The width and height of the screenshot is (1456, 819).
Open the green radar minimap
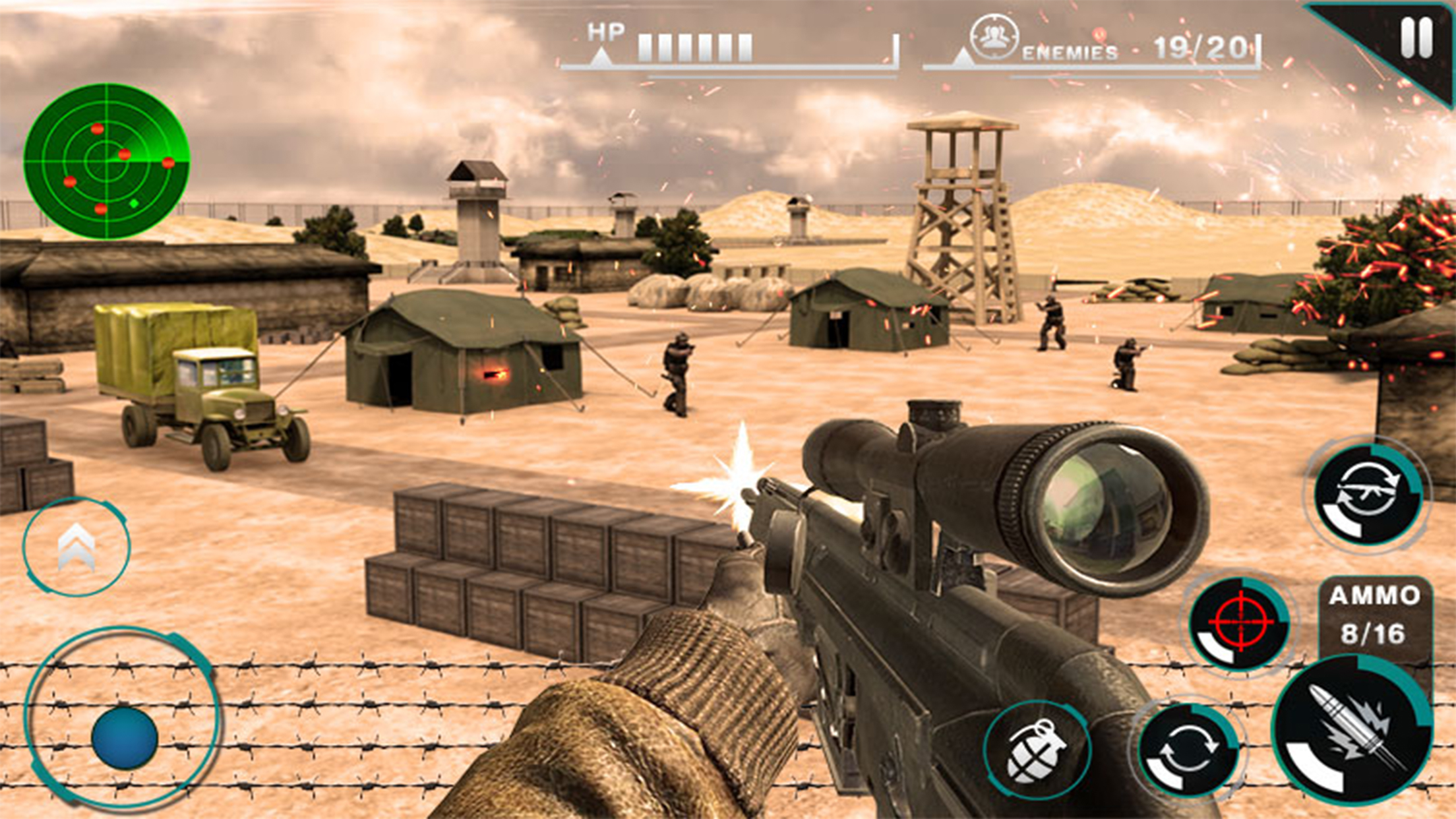[106, 160]
